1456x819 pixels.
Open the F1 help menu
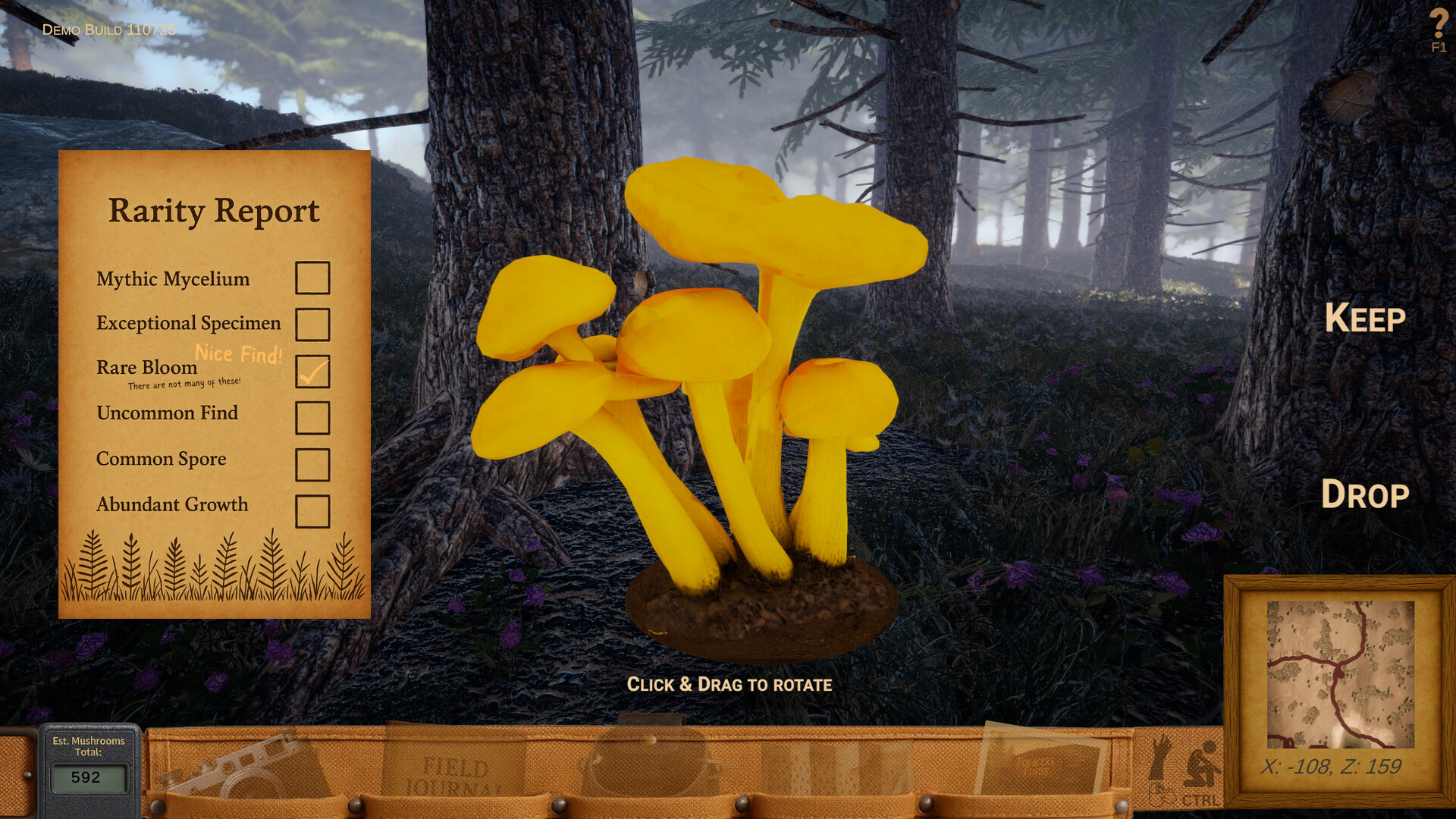[1439, 30]
